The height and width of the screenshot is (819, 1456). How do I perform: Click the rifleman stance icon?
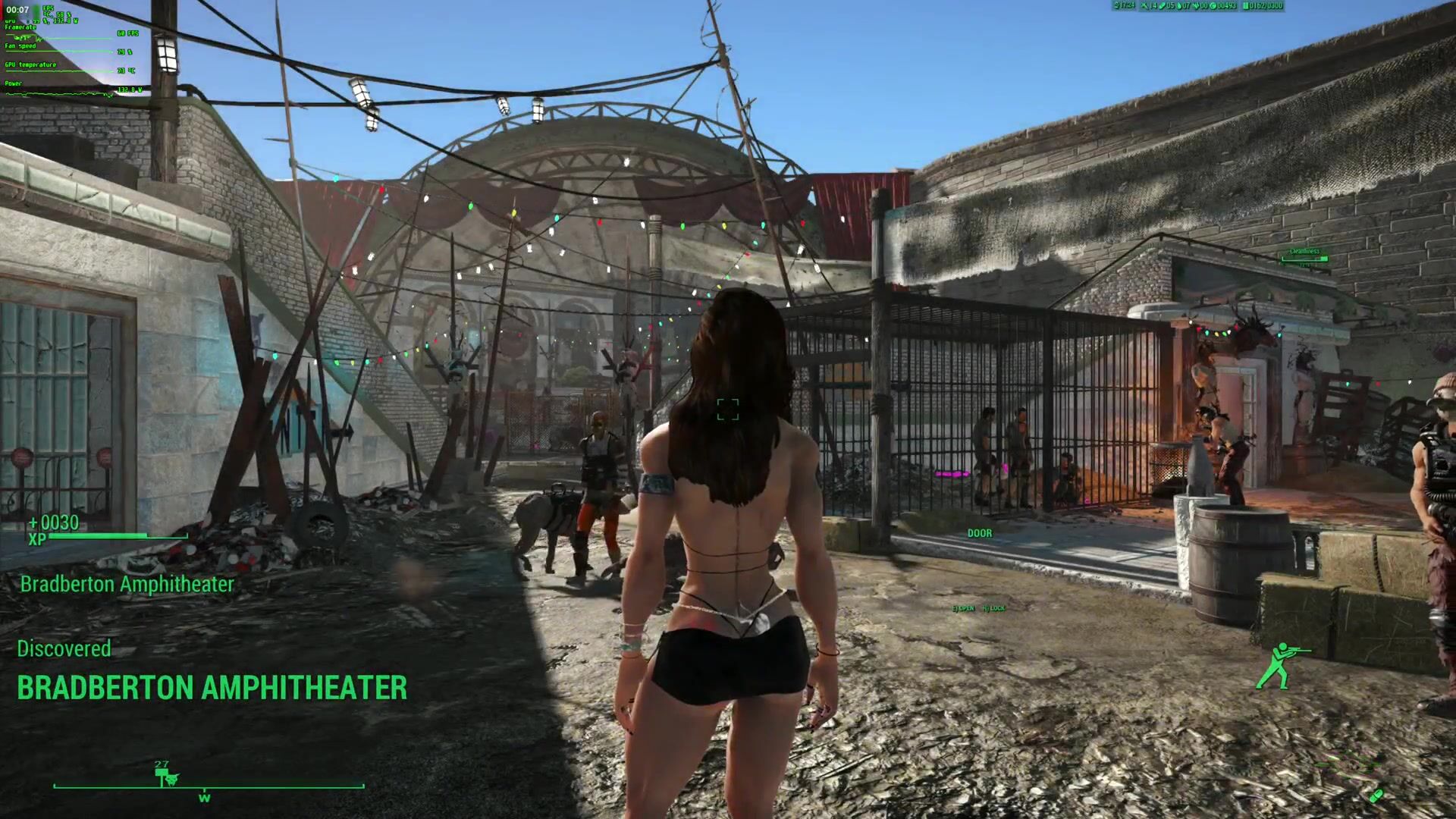(x=1274, y=665)
